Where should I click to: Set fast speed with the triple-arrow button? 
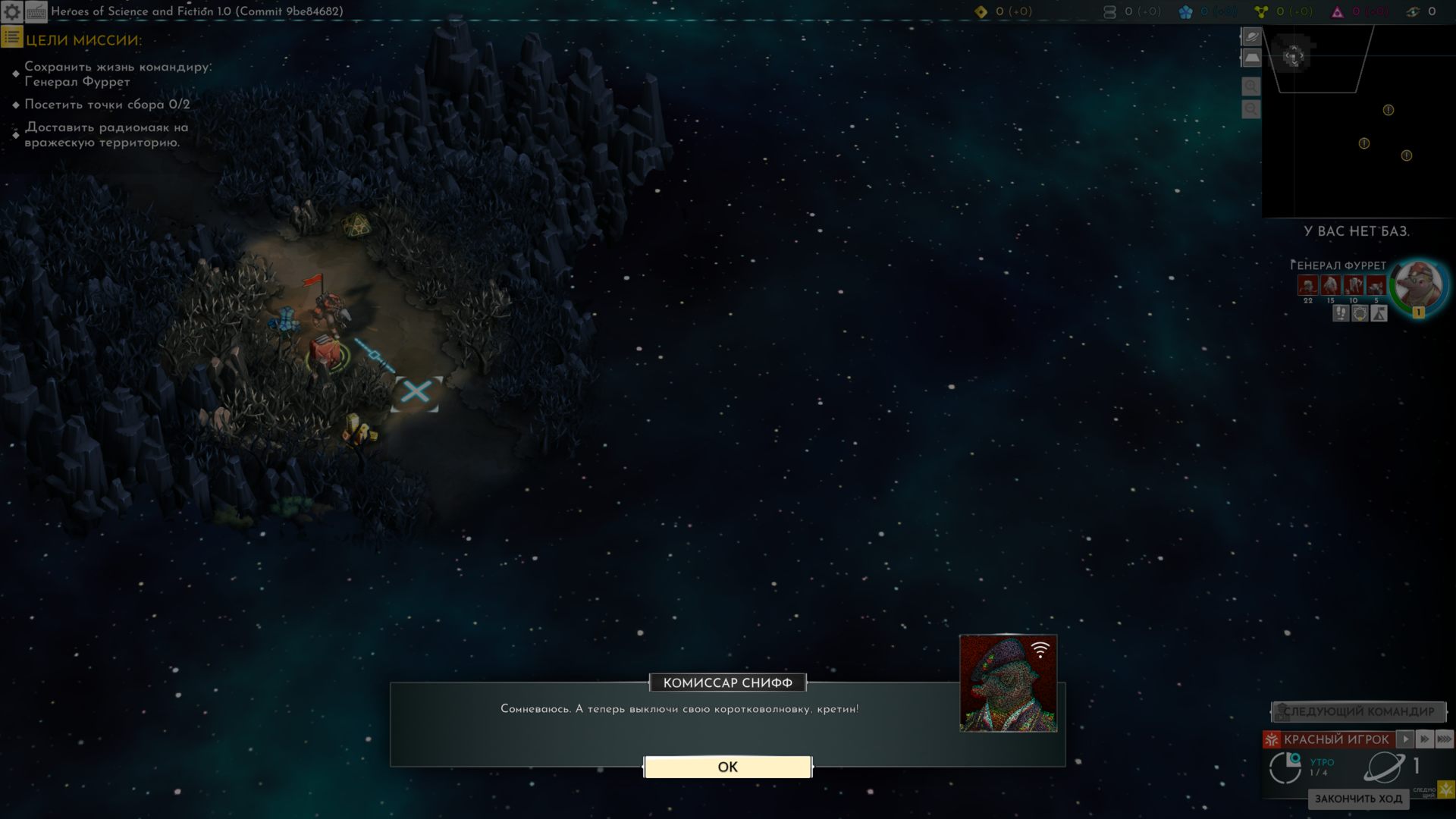(x=1425, y=739)
